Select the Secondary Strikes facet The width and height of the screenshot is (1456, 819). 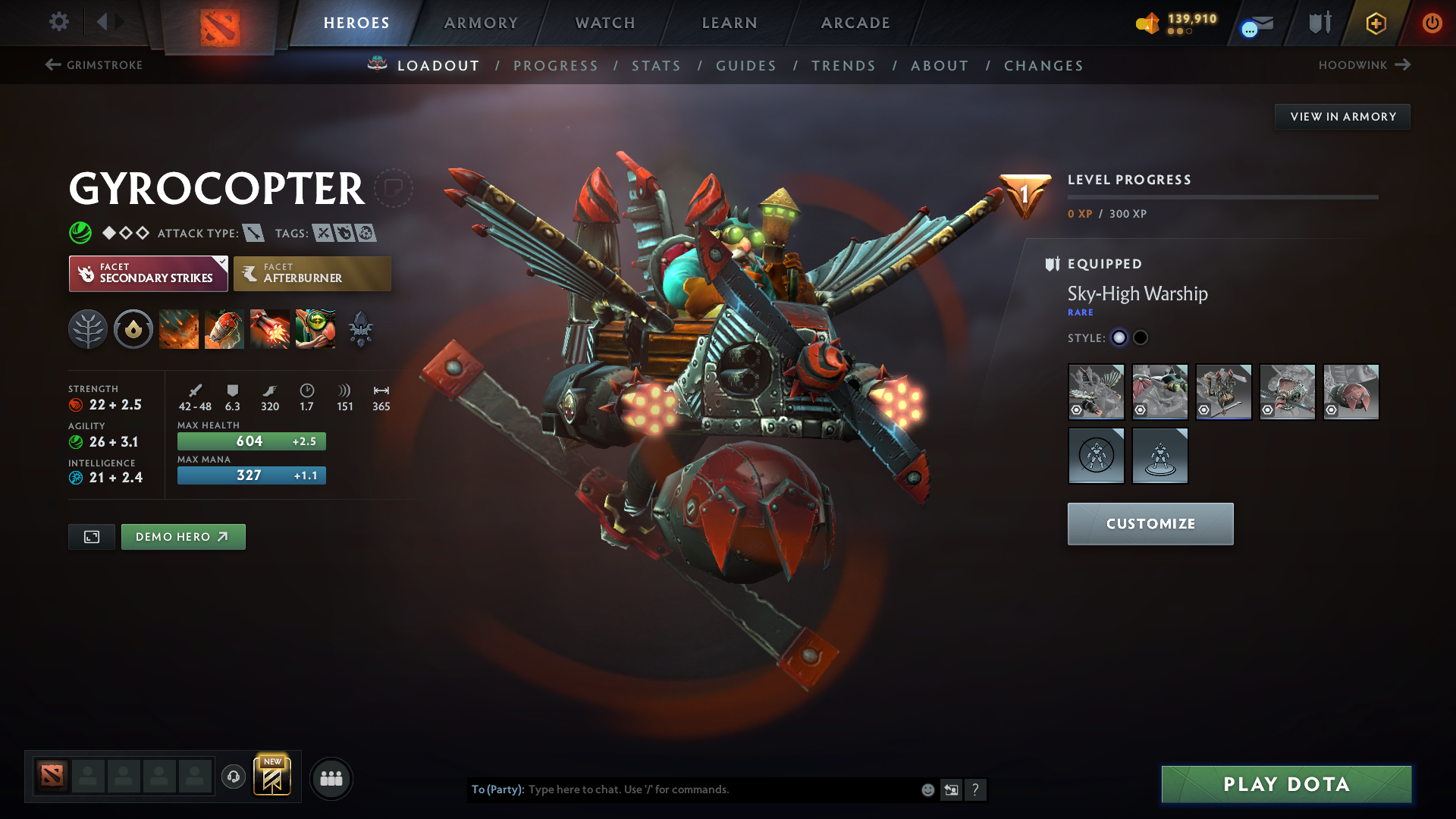(x=148, y=273)
